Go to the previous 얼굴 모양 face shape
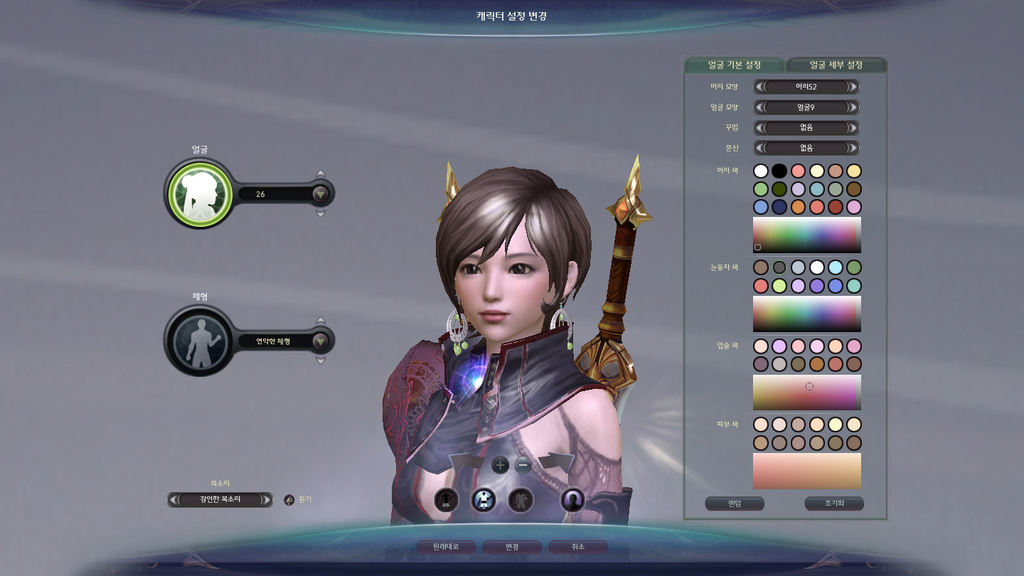 (759, 107)
